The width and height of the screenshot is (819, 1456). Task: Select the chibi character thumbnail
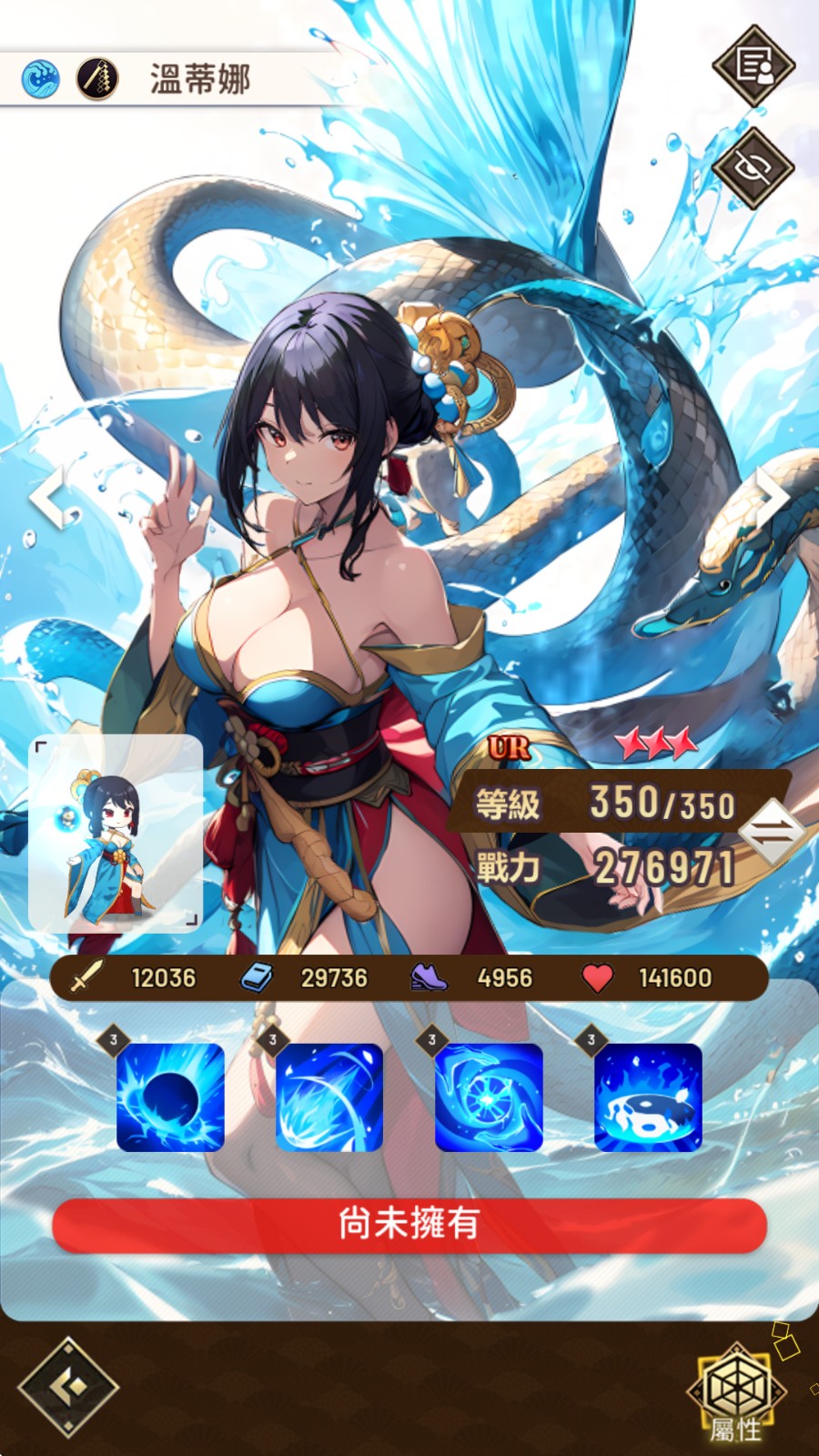[116, 833]
